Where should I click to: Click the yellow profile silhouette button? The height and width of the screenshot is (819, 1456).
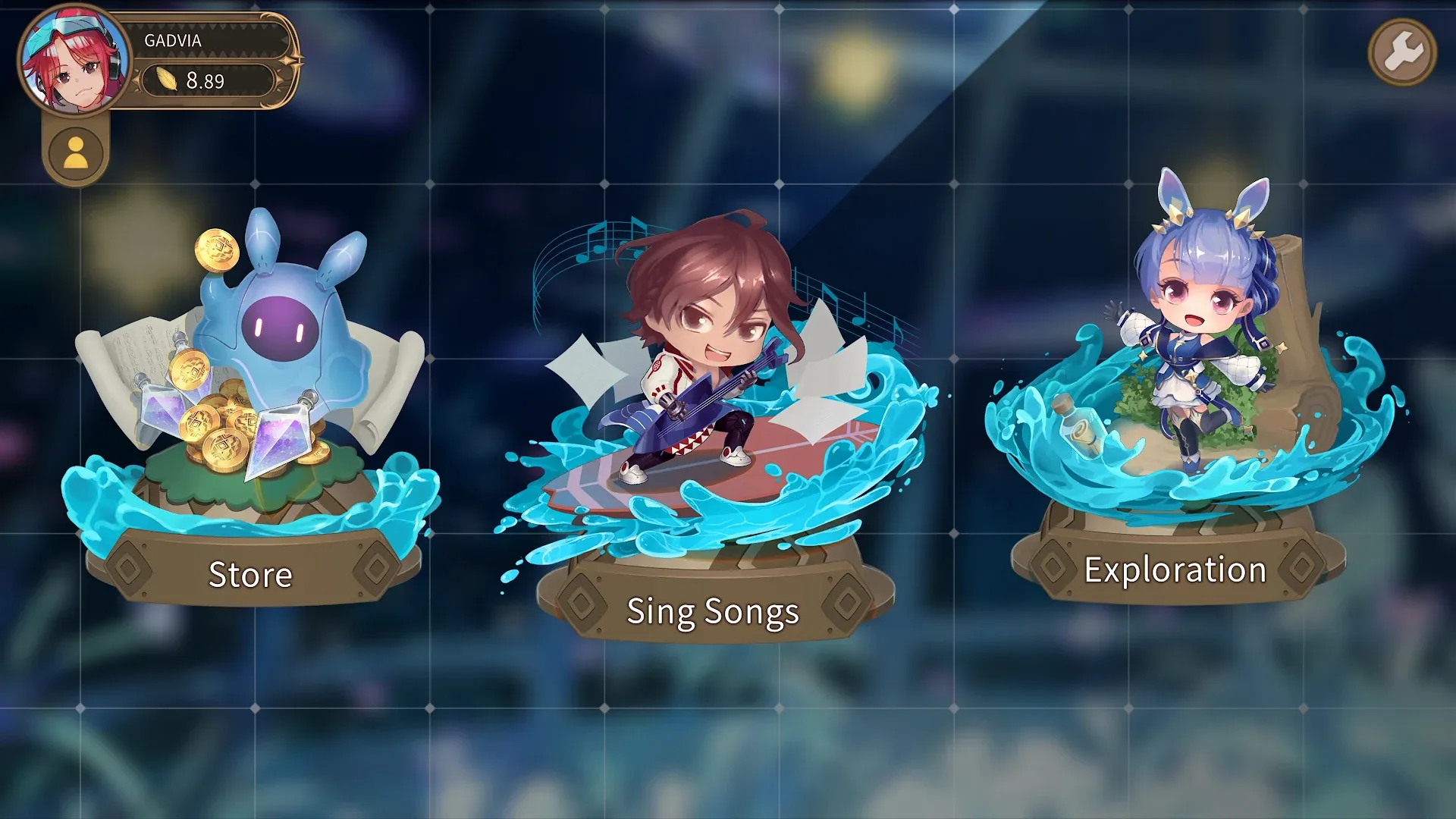pos(76,152)
